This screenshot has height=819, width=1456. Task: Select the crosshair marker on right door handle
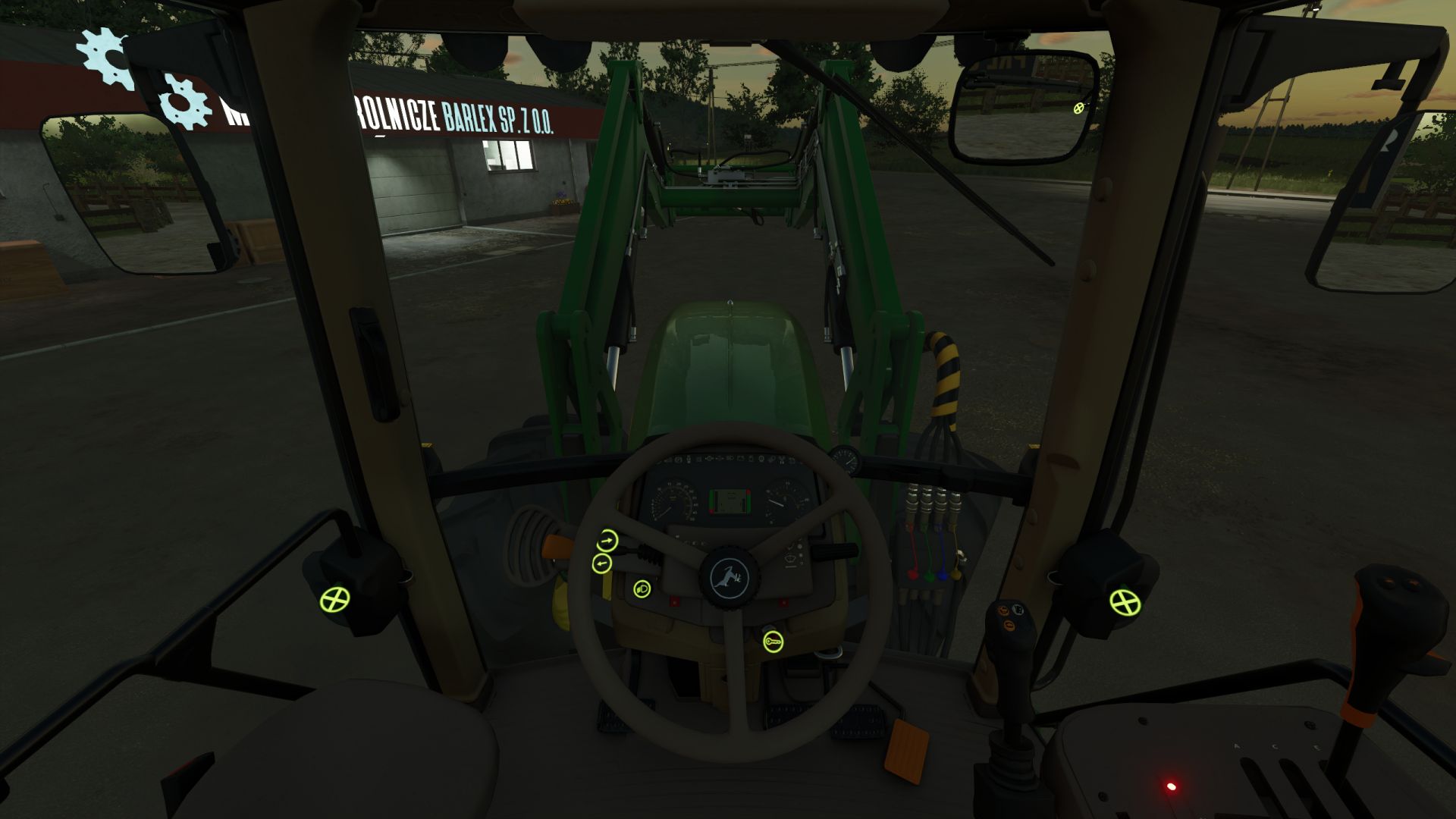(1125, 603)
